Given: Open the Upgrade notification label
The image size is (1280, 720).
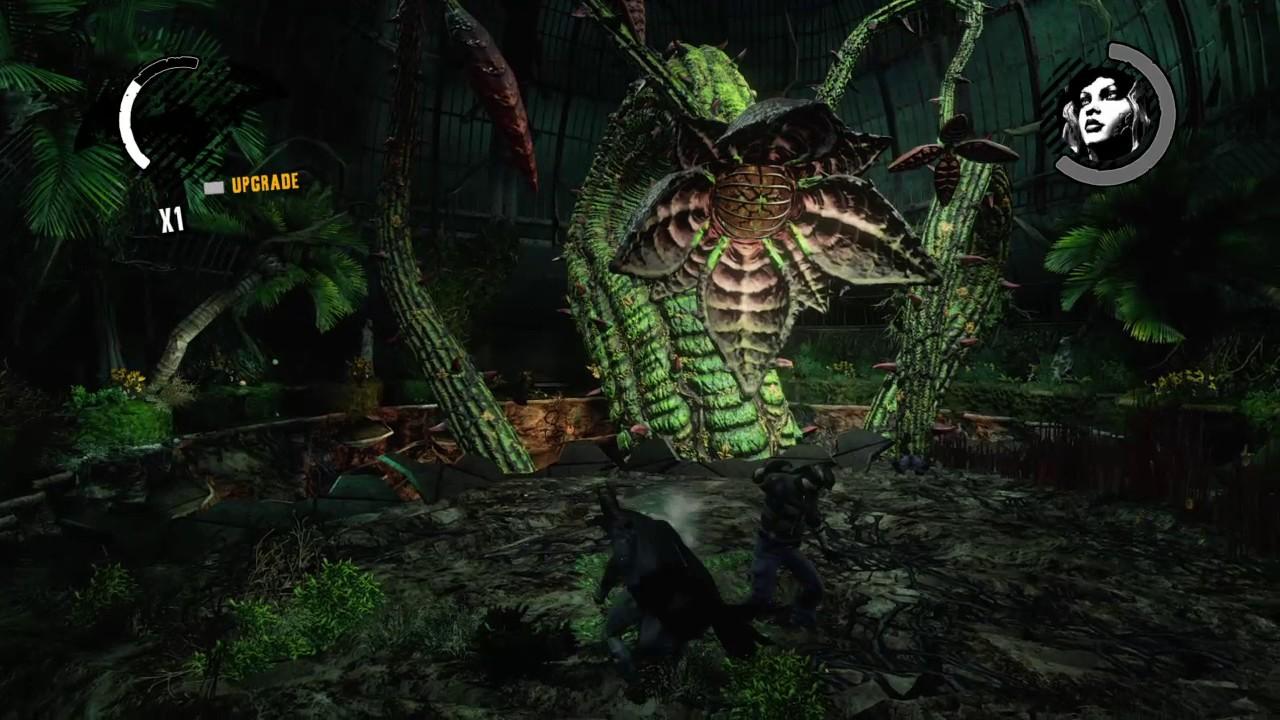Looking at the screenshot, I should point(264,184).
